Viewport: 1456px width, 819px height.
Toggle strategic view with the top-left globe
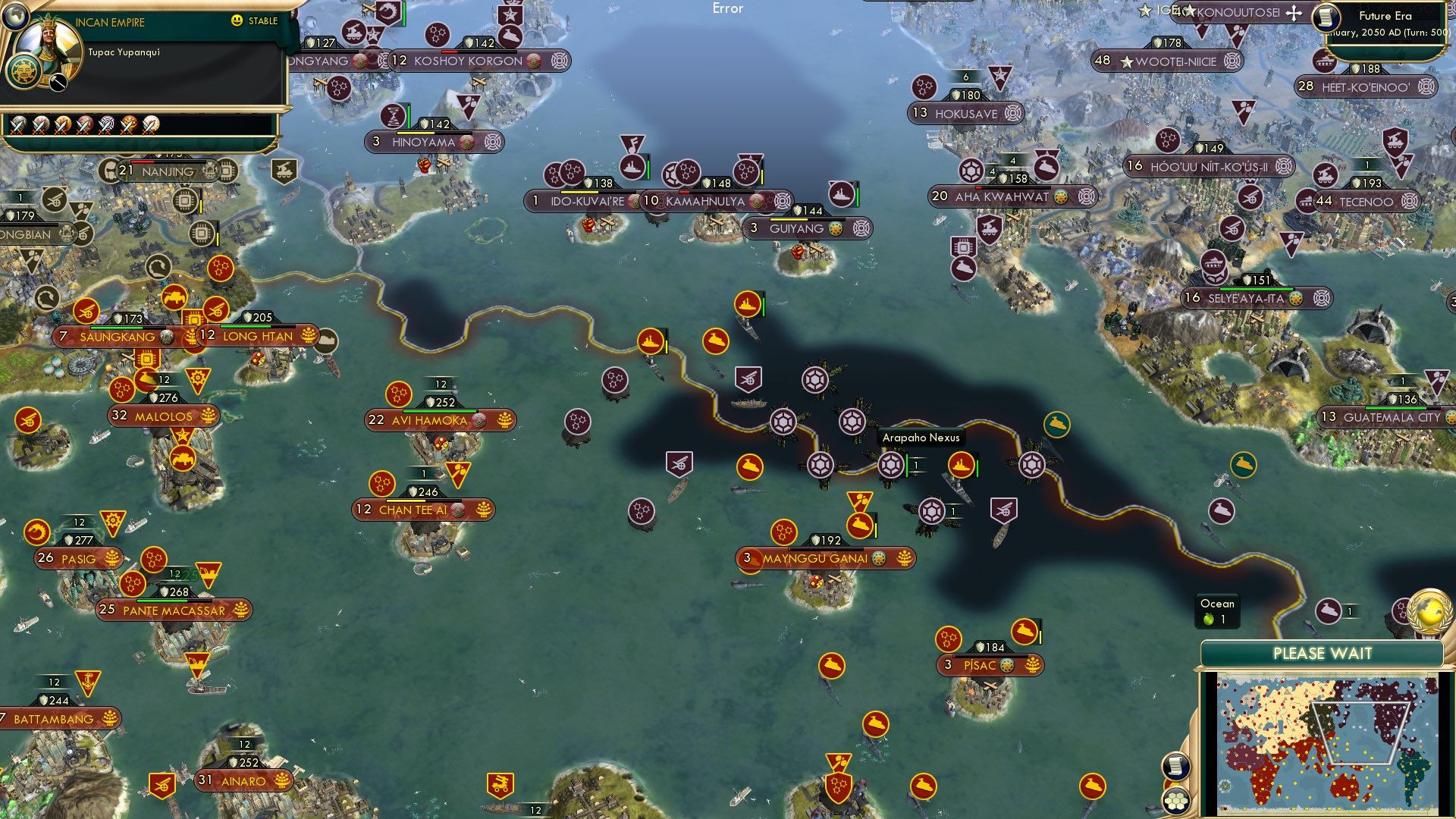pos(15,17)
